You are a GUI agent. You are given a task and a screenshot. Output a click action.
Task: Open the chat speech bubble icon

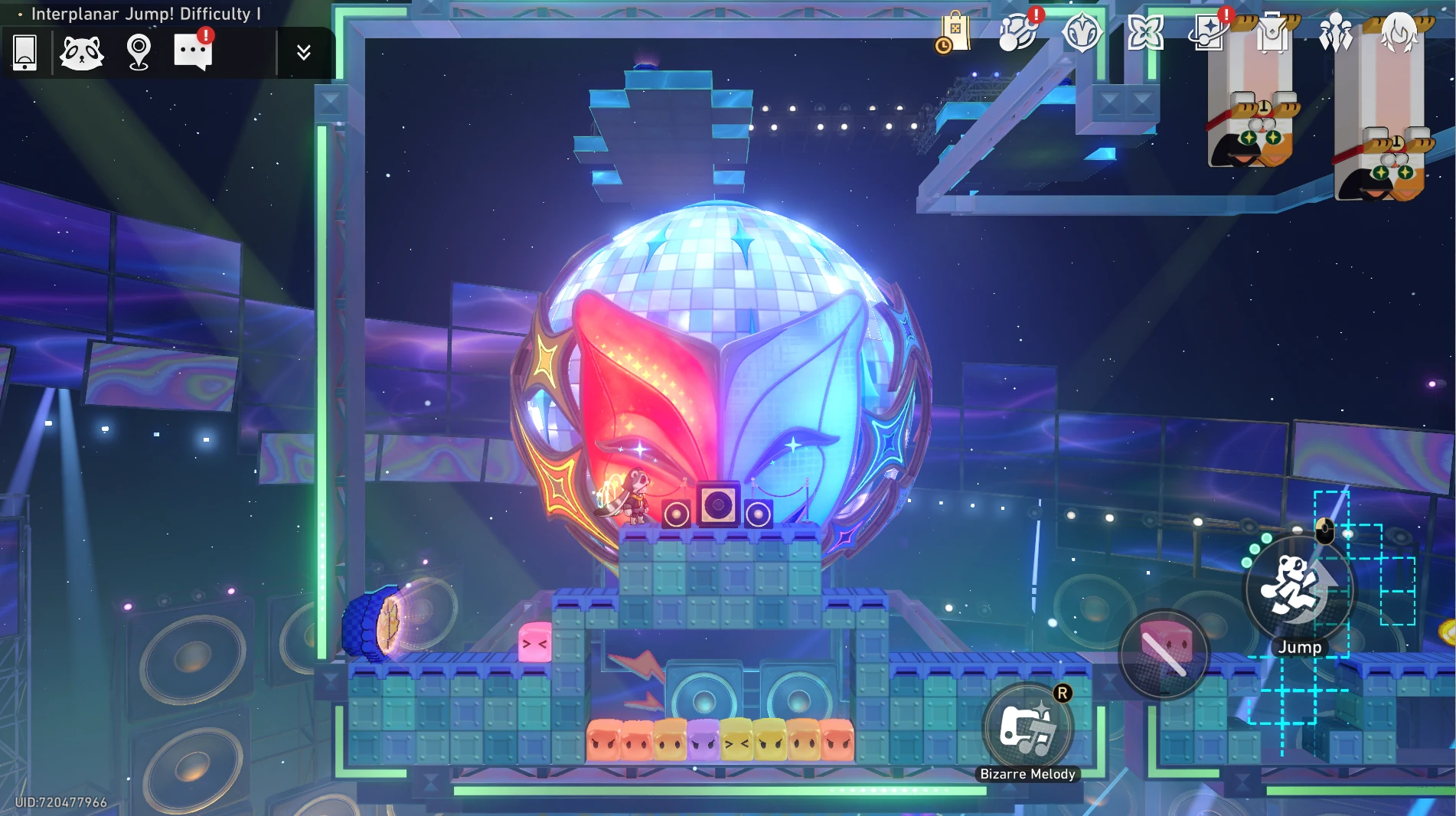pos(193,52)
